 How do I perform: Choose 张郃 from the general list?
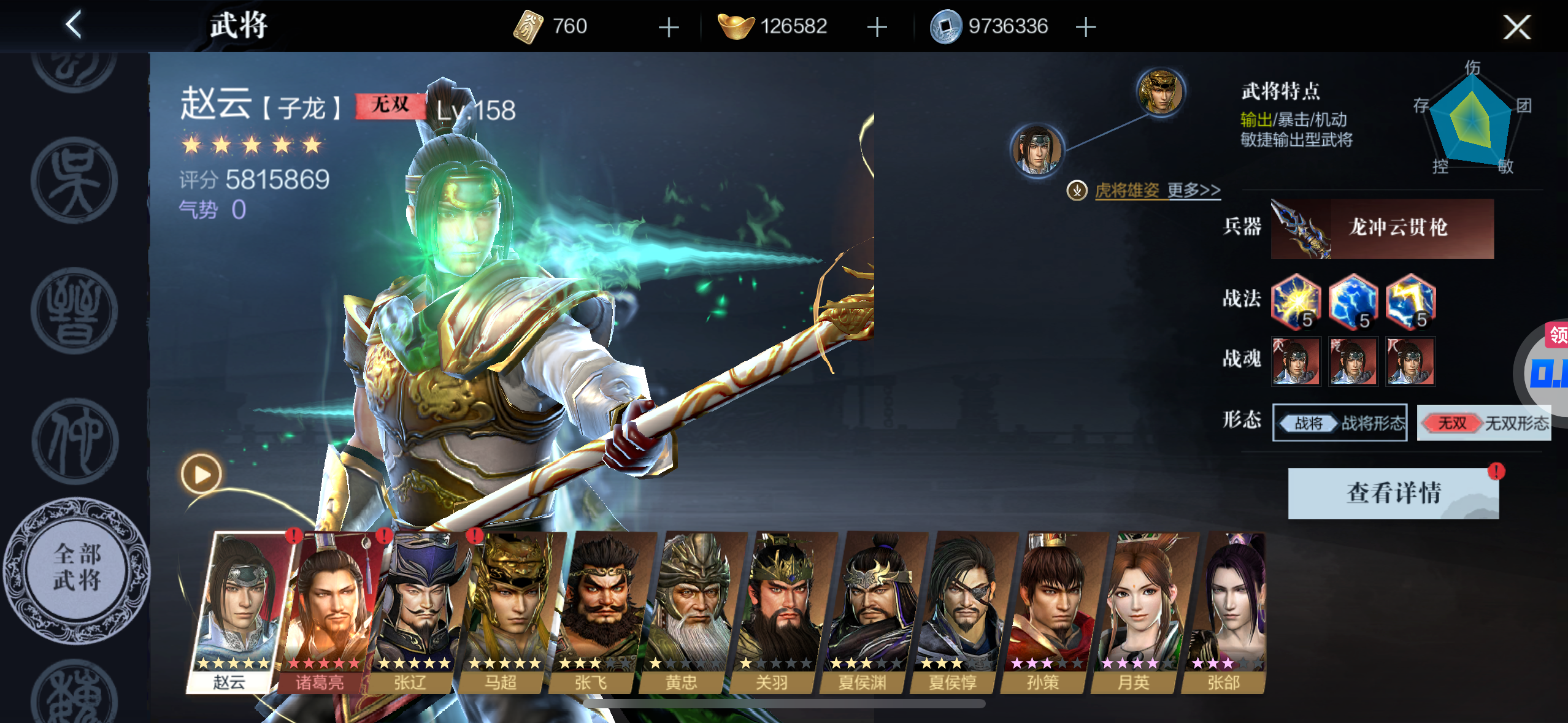1226,613
